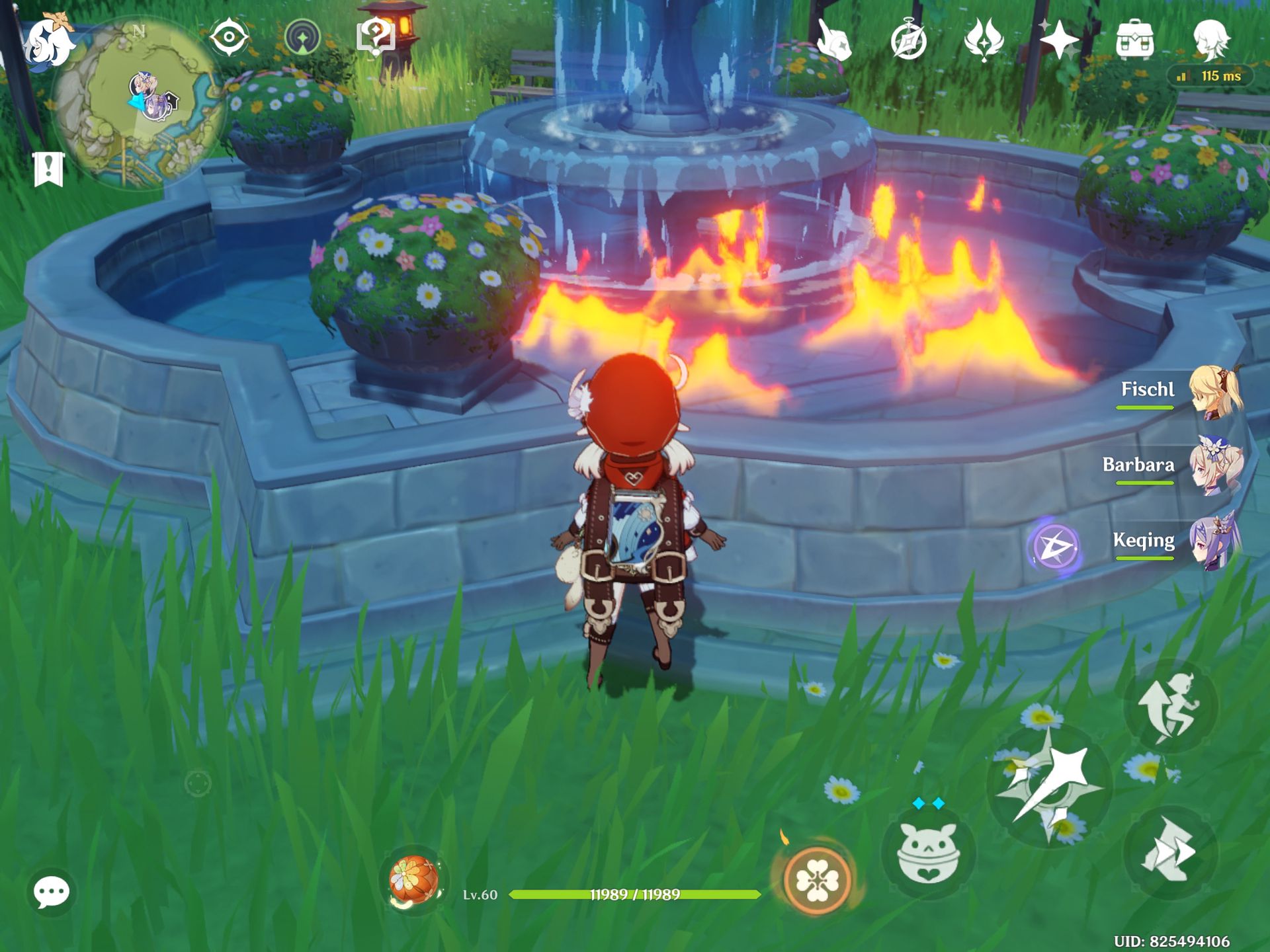Open the Wish star icon
This screenshot has height=952, width=1270.
click(1058, 40)
